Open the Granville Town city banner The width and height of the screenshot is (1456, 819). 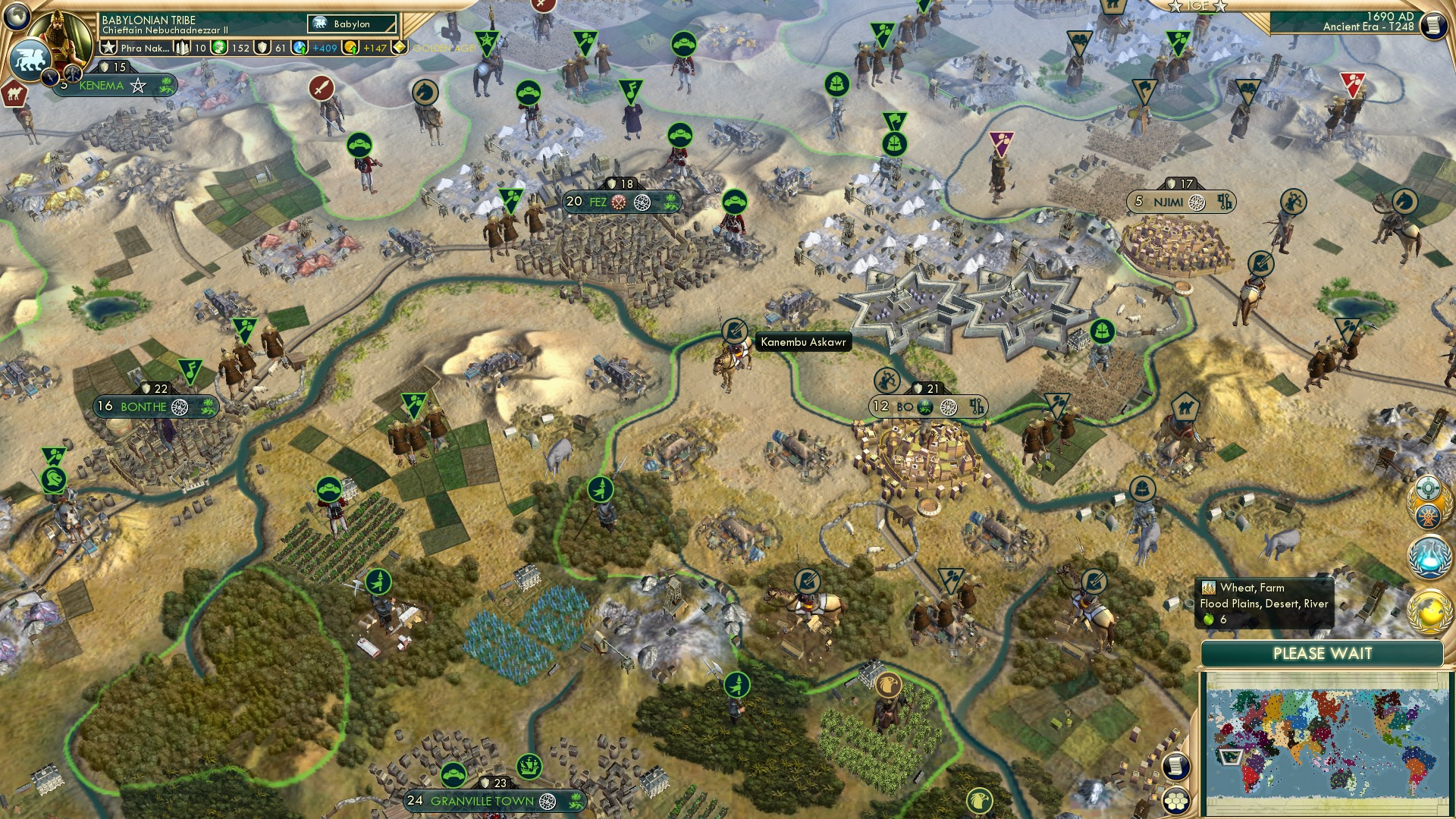coord(482,799)
